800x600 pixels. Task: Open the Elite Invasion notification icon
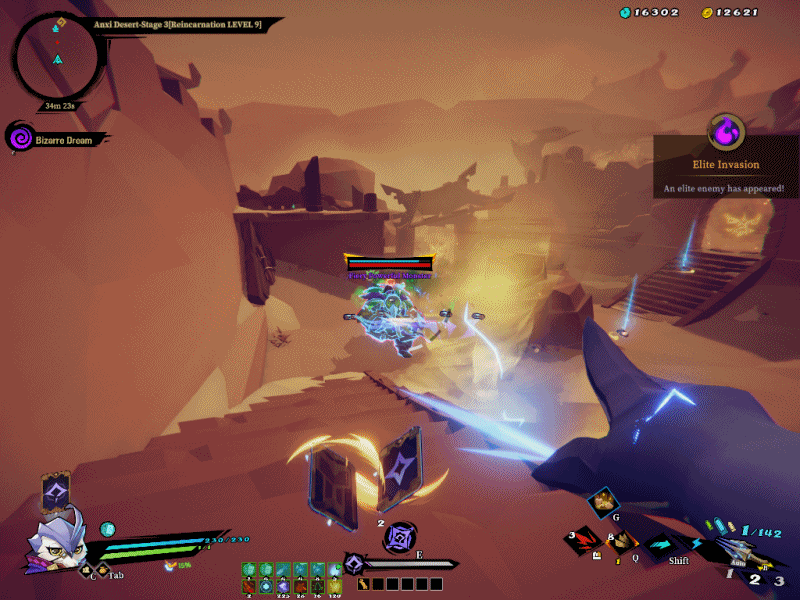[725, 131]
